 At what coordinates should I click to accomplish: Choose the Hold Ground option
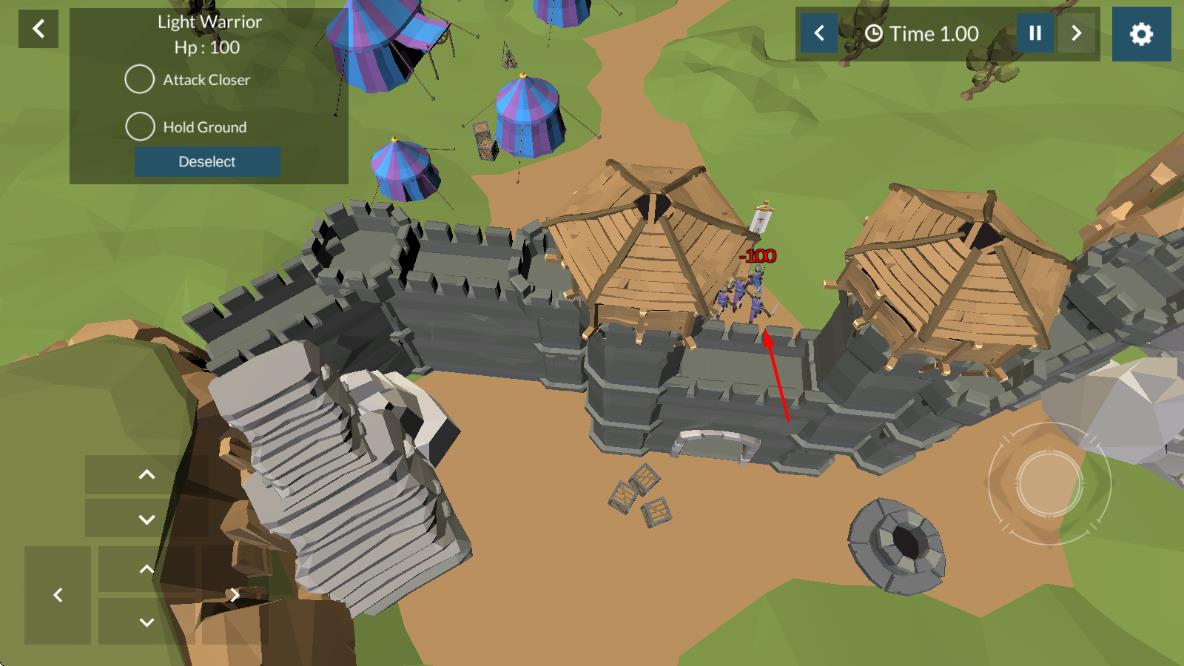pyautogui.click(x=140, y=127)
